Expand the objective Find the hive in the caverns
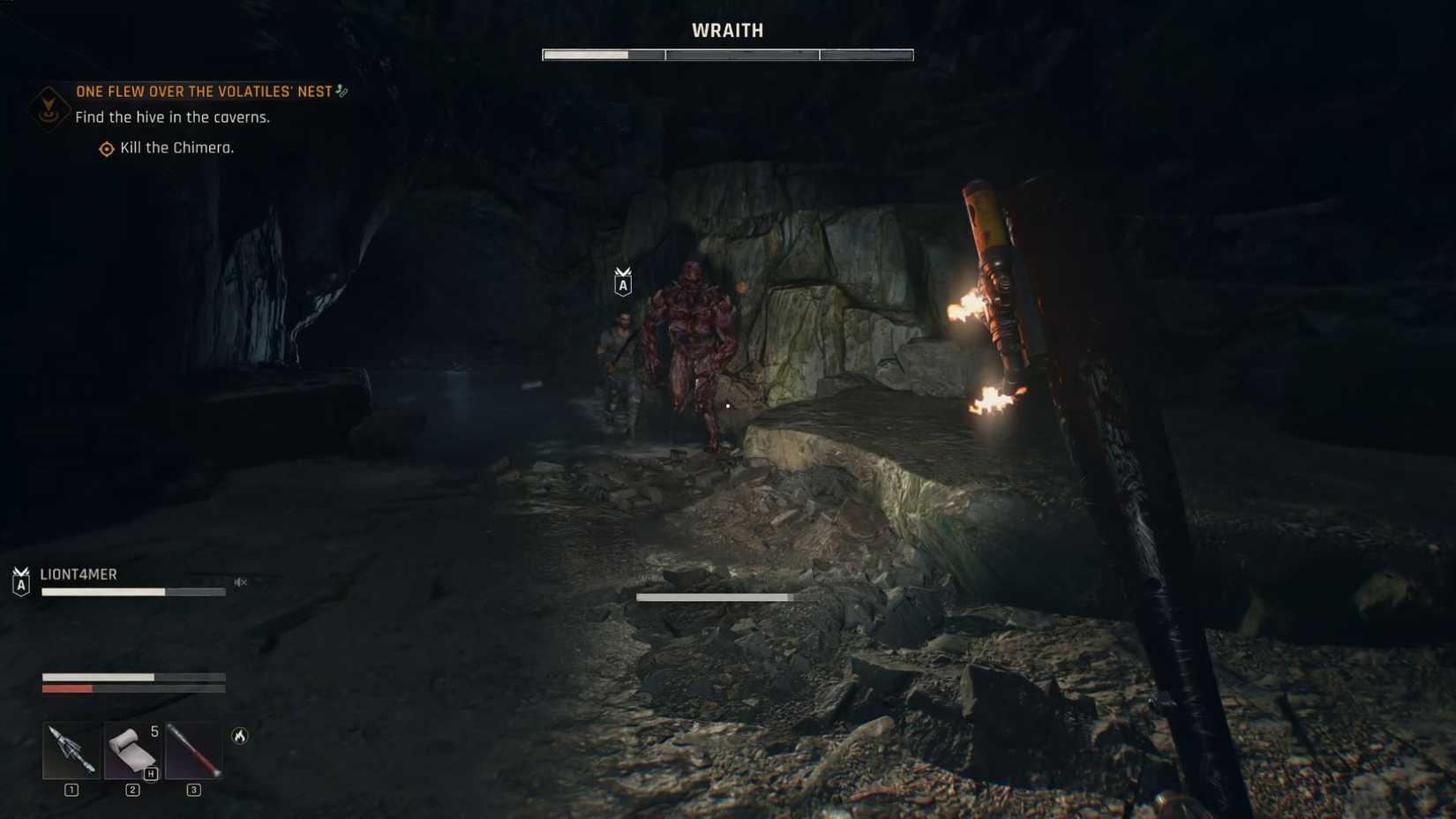The image size is (1456, 819). pos(174,116)
